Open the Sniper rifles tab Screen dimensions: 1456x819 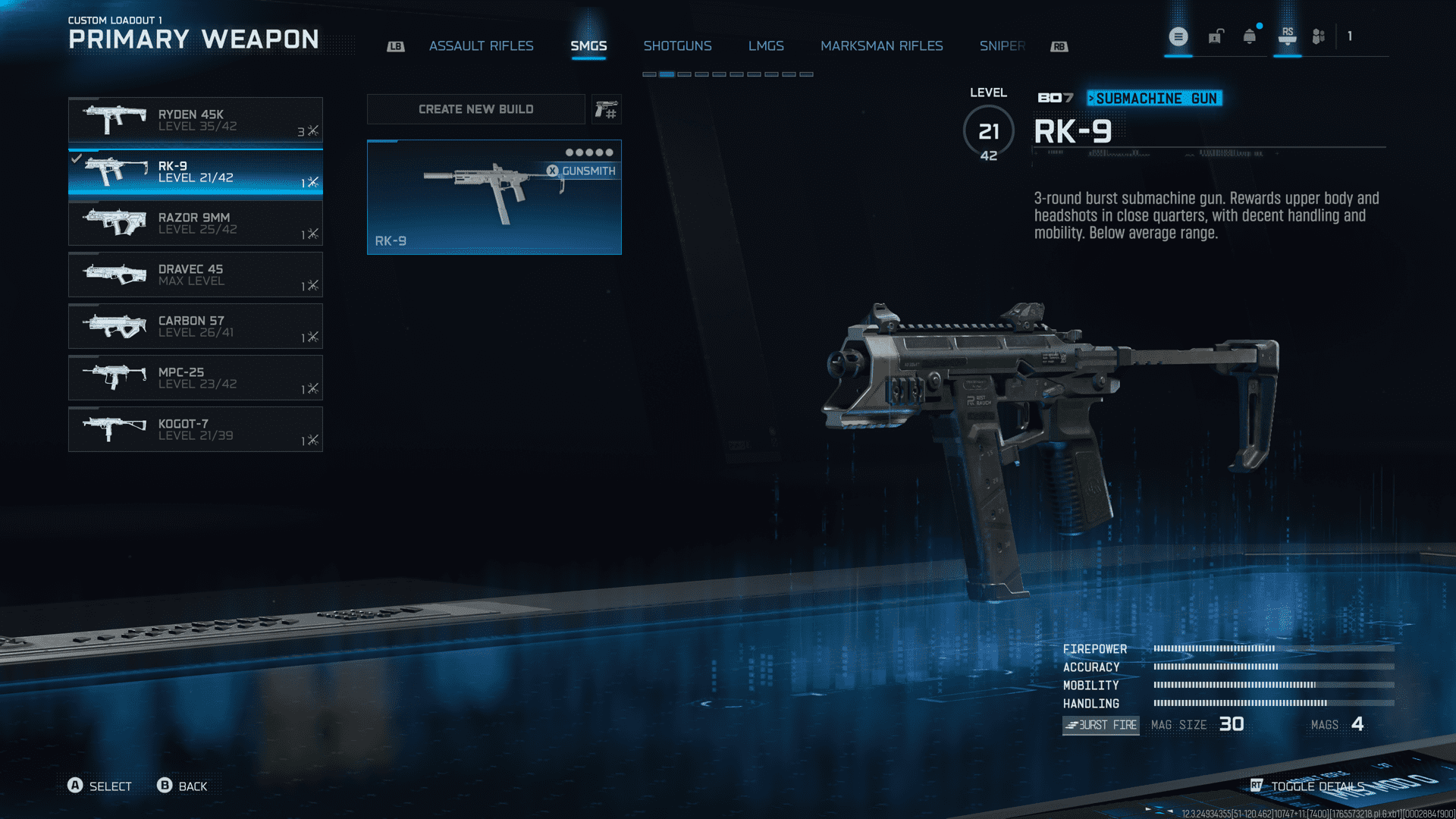click(x=1002, y=46)
